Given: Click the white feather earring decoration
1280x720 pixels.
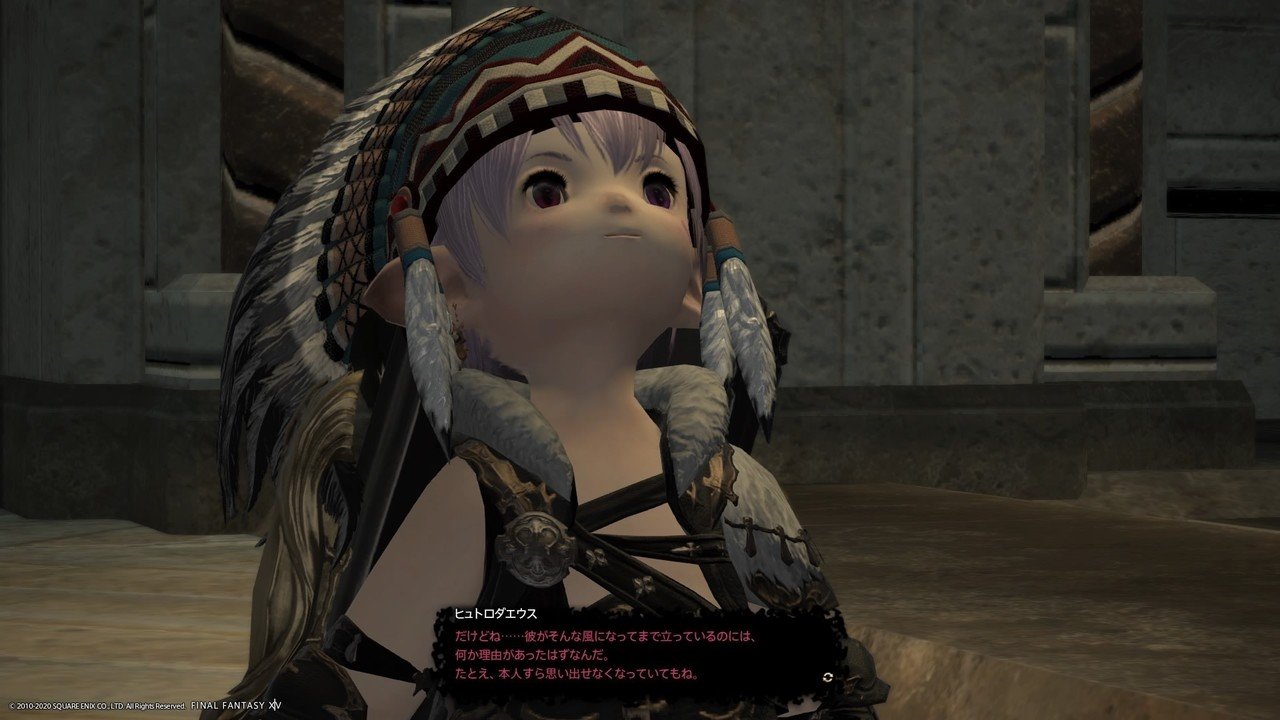Looking at the screenshot, I should pos(730,330).
